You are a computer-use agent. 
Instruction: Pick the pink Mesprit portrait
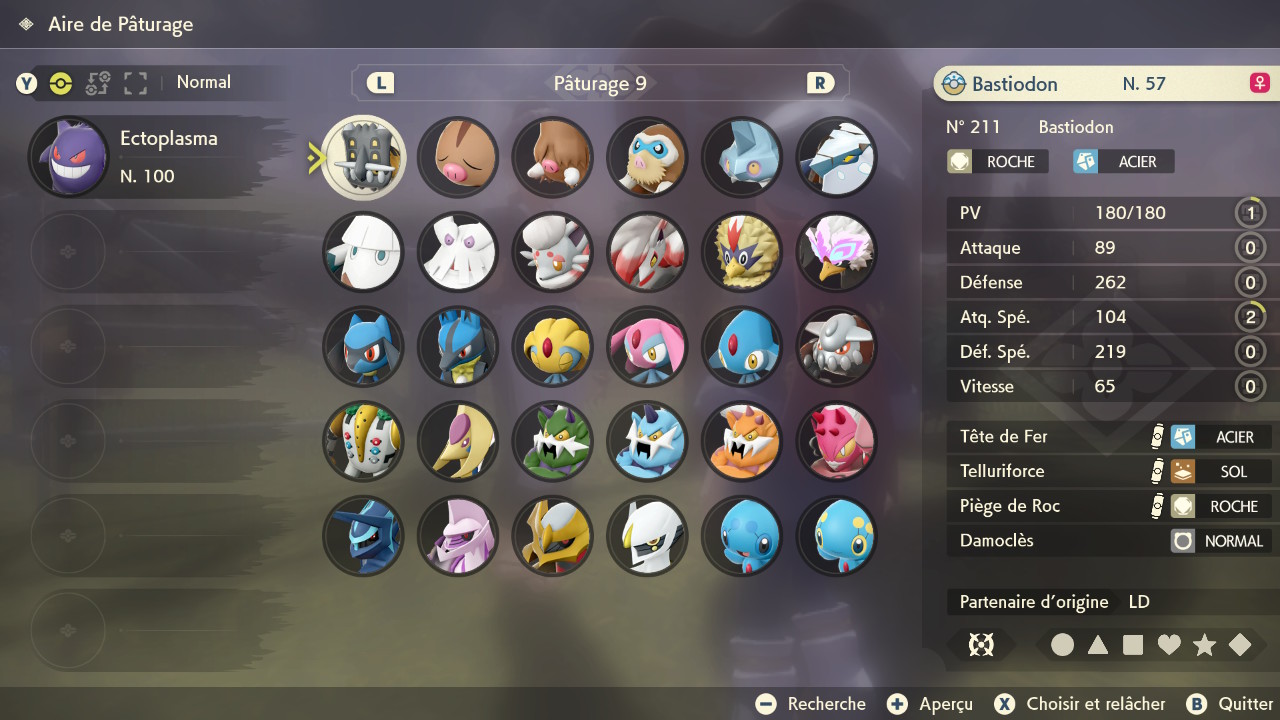tap(648, 347)
